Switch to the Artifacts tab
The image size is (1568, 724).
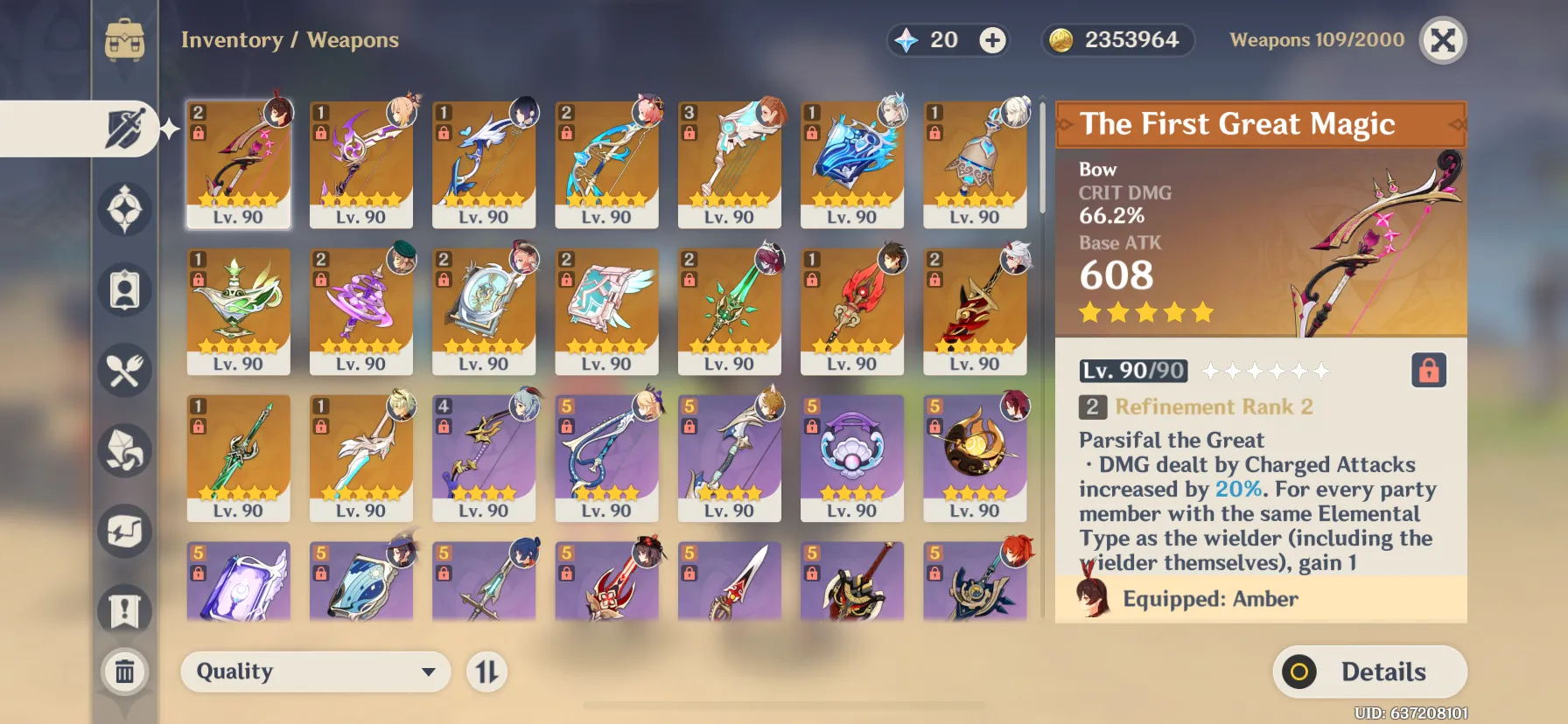125,209
